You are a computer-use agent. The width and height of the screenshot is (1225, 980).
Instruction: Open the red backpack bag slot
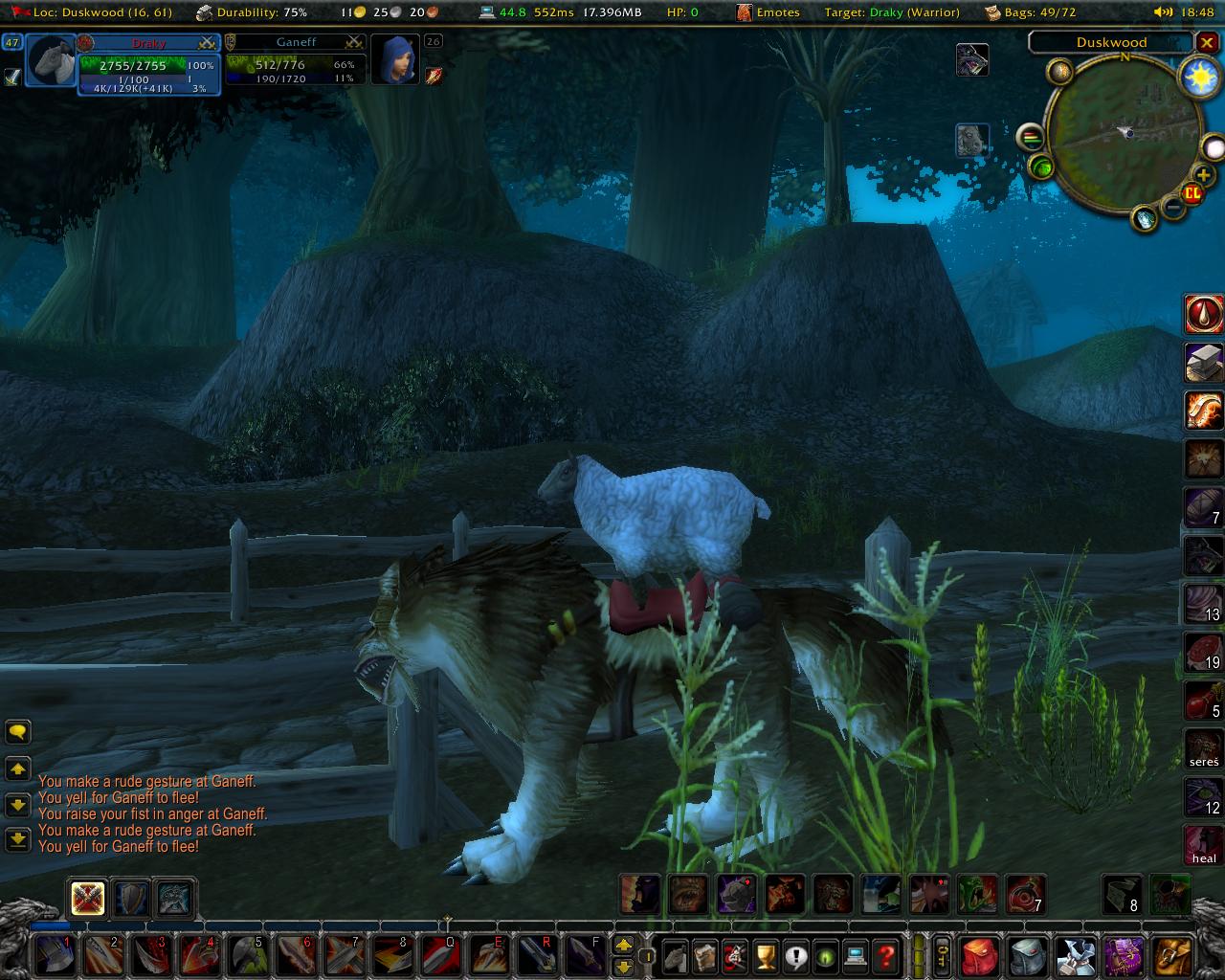click(978, 955)
